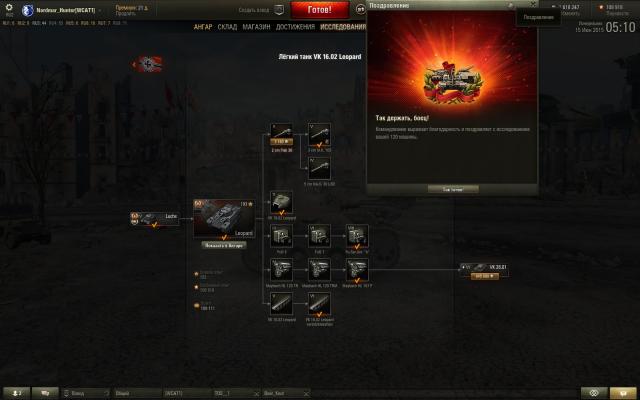Open the АНГАР tab
640x400 pixels.
coord(203,27)
